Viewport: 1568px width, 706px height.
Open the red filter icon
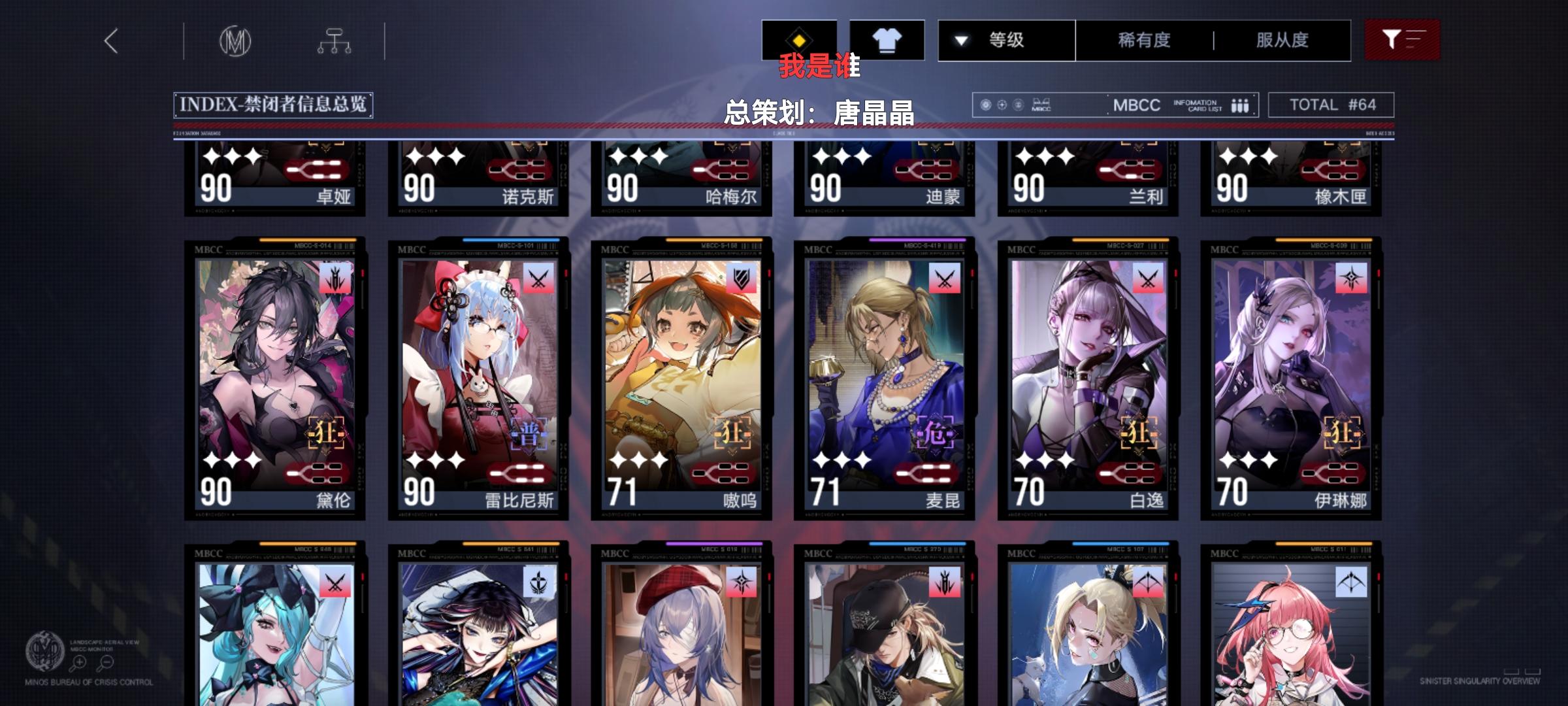pyautogui.click(x=1402, y=40)
